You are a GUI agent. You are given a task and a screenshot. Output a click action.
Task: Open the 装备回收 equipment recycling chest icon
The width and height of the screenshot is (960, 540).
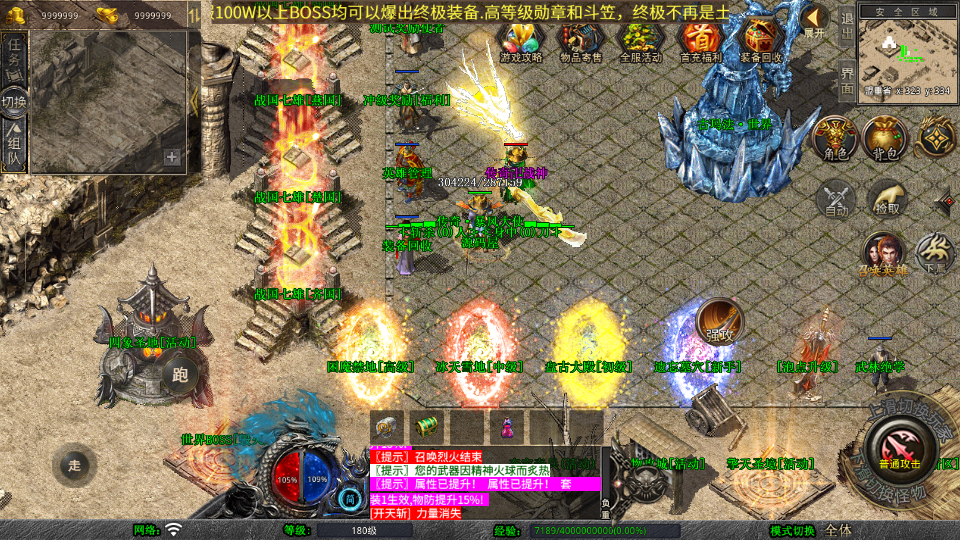761,40
